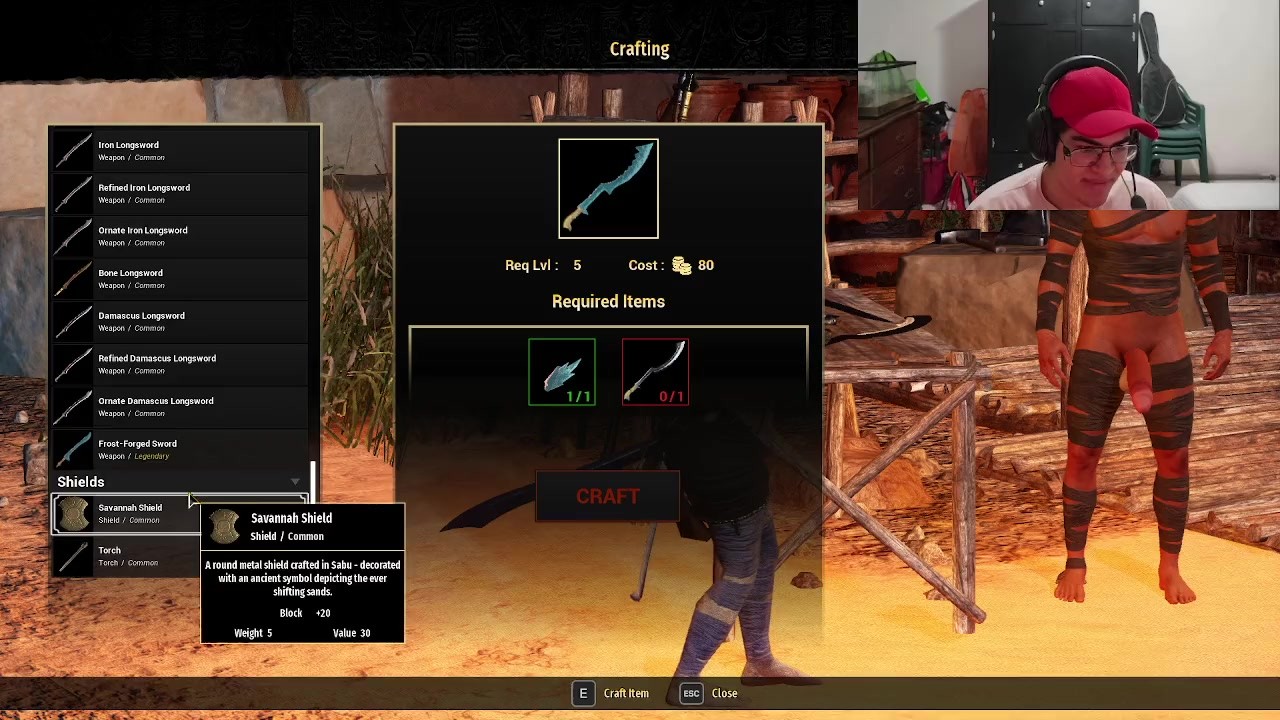
Task: Choose the Damascus Longsword recipe
Action: pos(180,321)
